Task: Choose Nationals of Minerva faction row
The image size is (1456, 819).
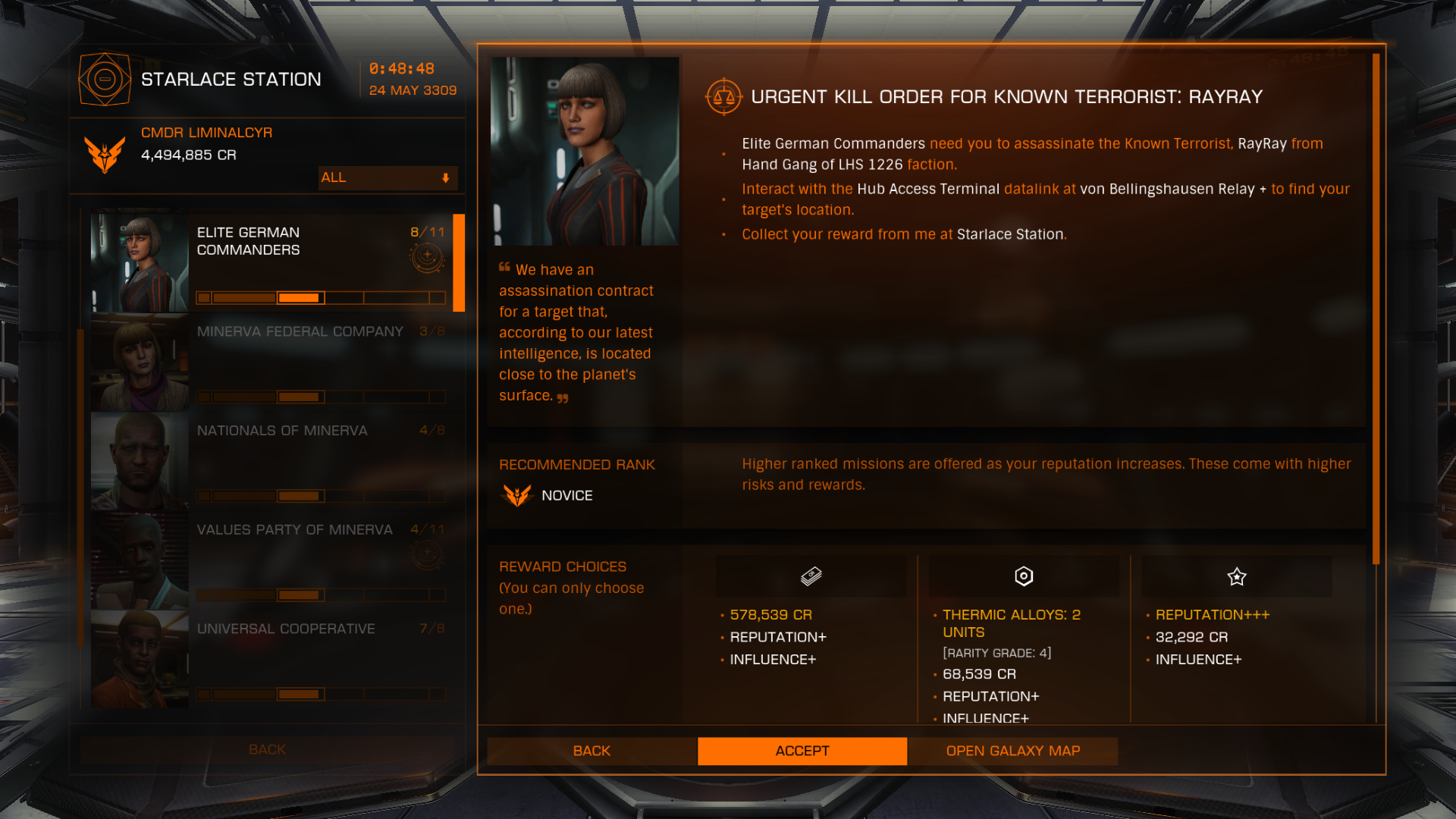Action: tap(273, 461)
